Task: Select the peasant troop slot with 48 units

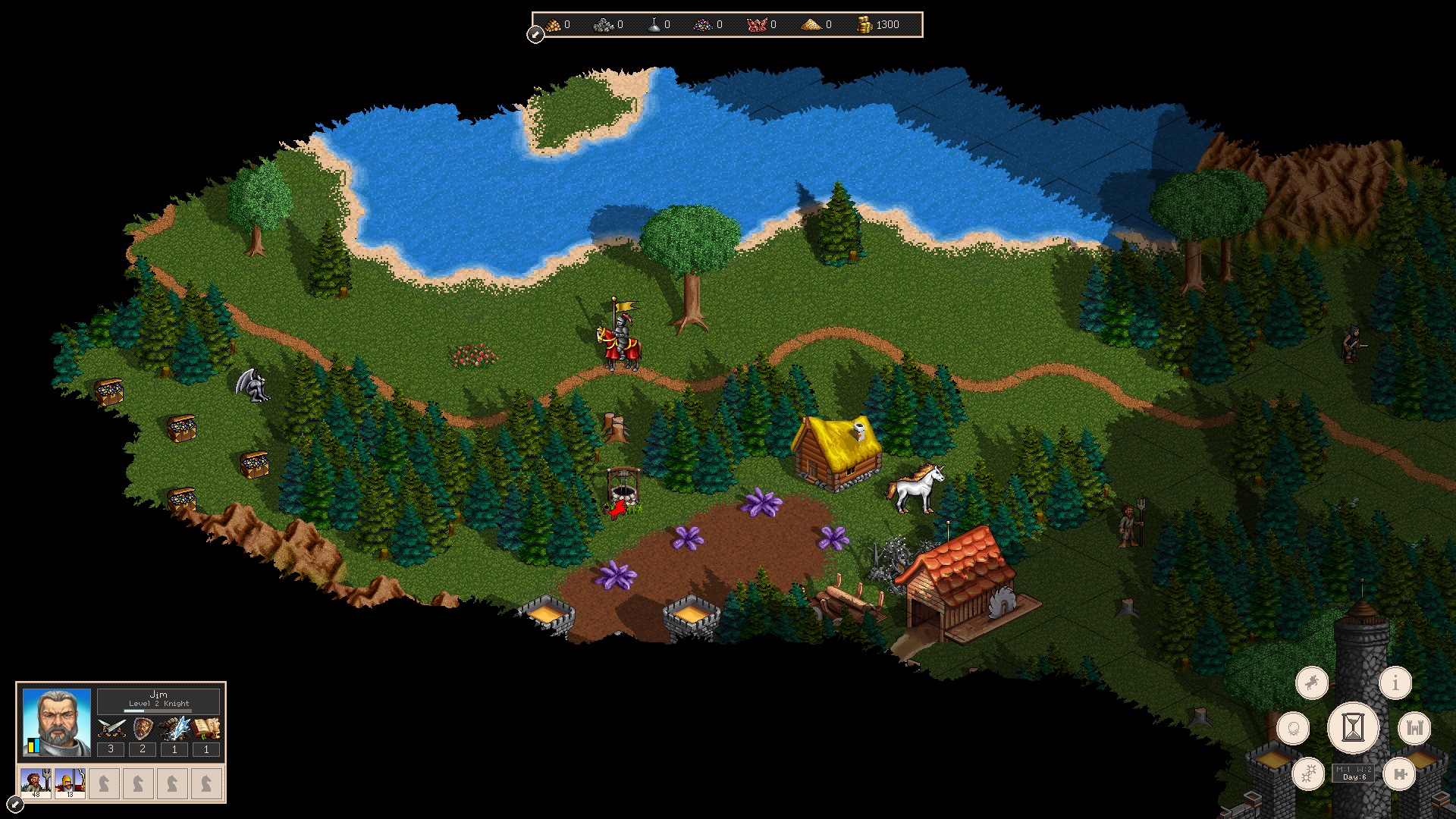Action: click(x=36, y=783)
